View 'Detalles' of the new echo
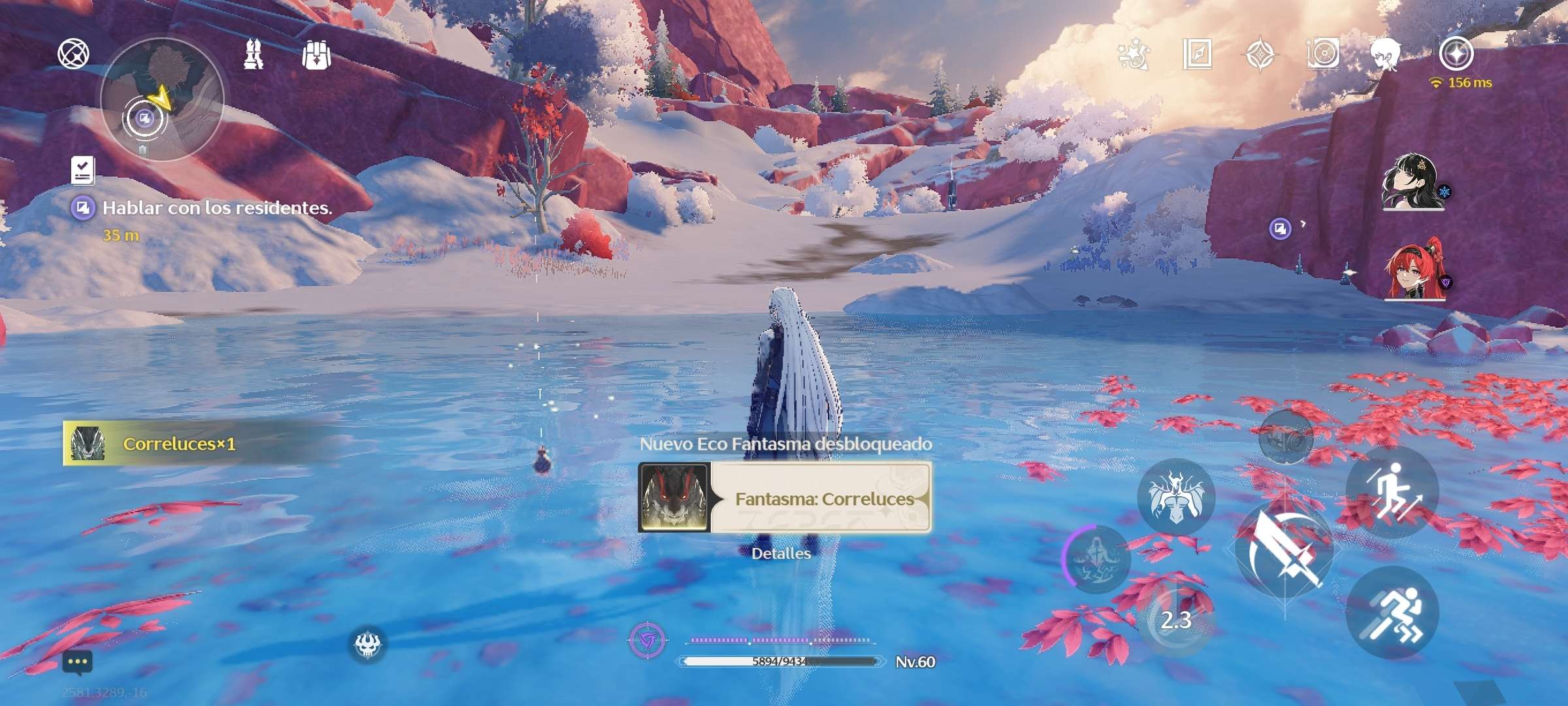This screenshot has width=1568, height=706. click(781, 554)
